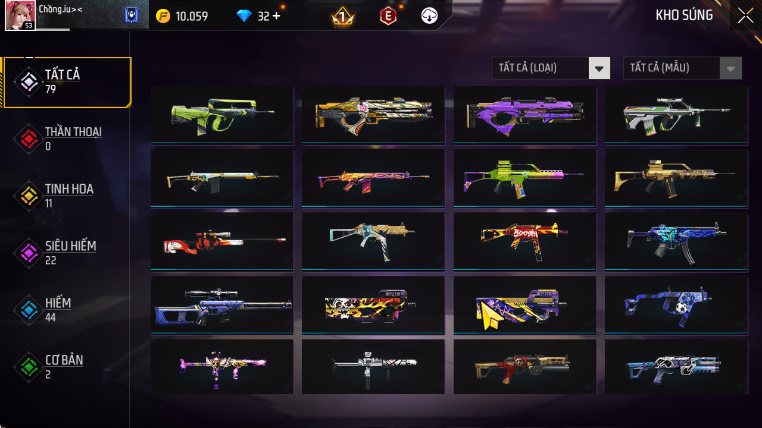Click the gold coin balance icon
Viewport: 762px width, 428px height.
(164, 16)
